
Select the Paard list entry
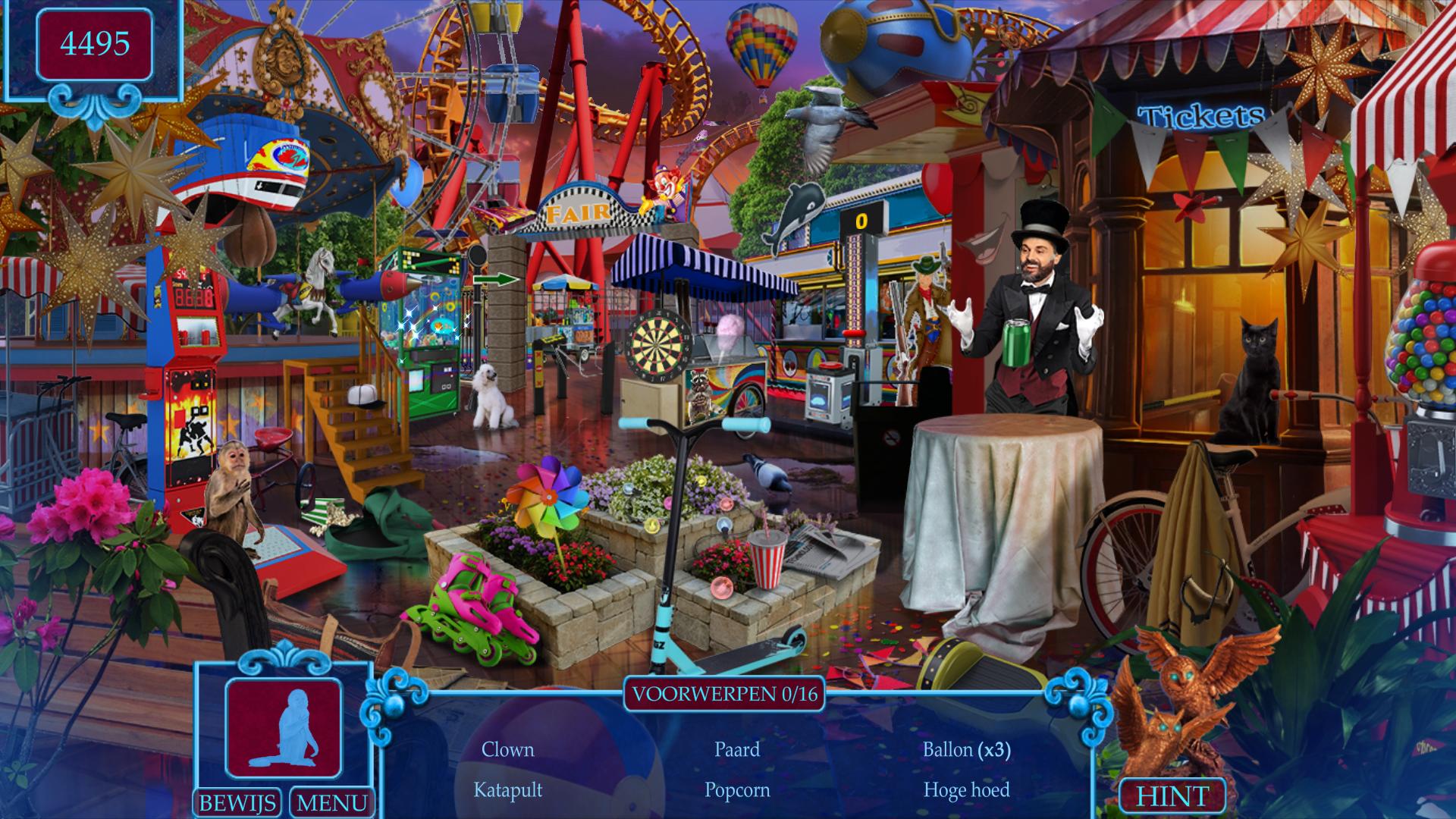coord(736,749)
